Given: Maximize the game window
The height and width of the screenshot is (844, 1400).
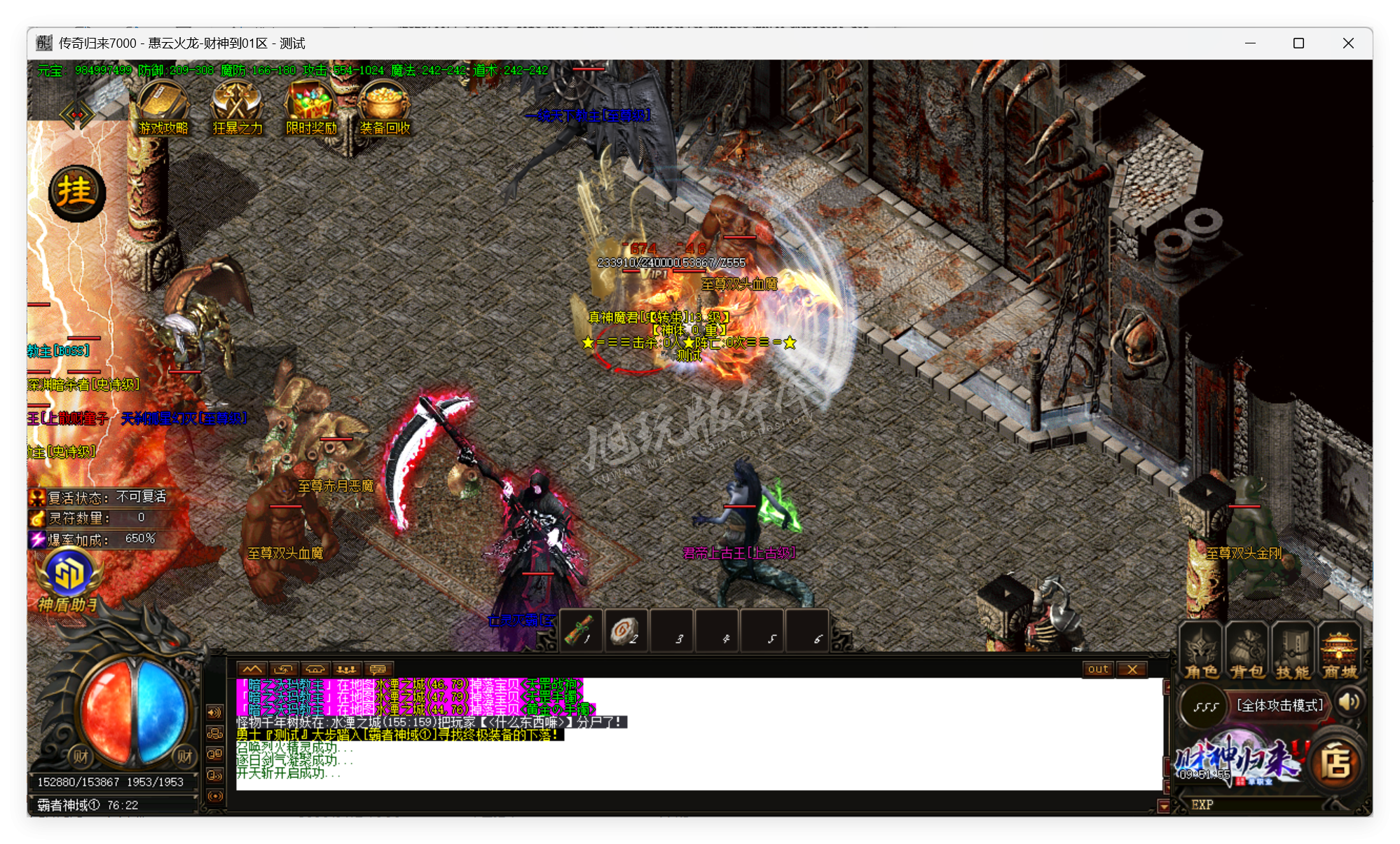Looking at the screenshot, I should 1298,43.
